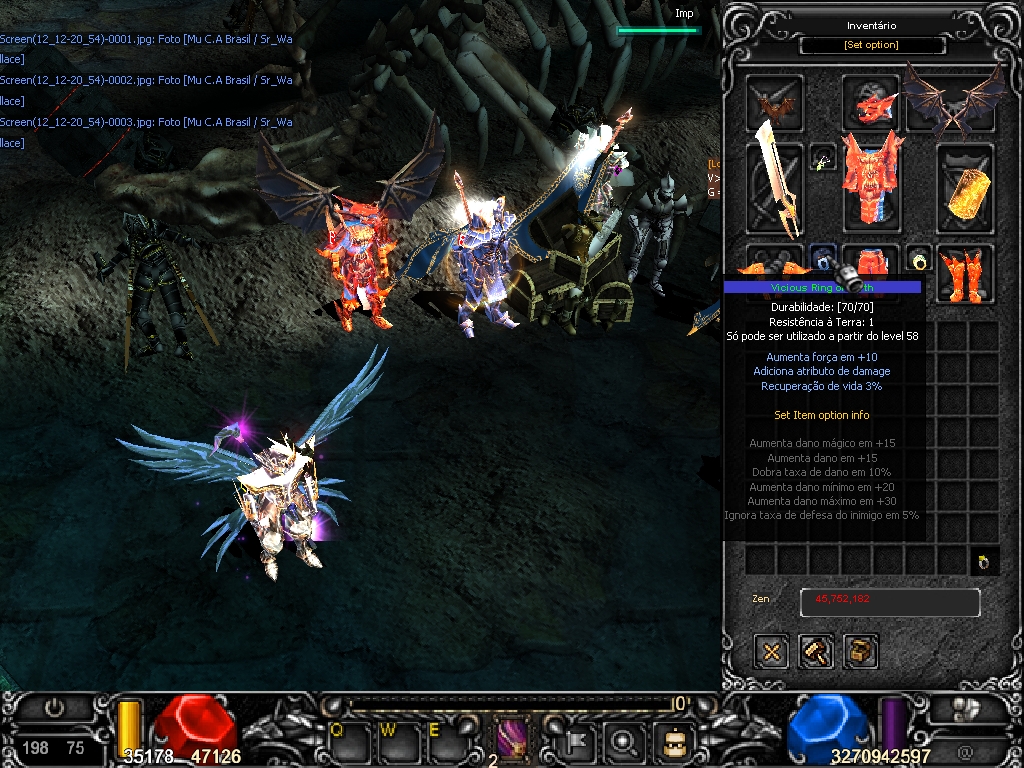Select the red dragon boots slot
Screen dimensions: 1024x768
pos(964,270)
